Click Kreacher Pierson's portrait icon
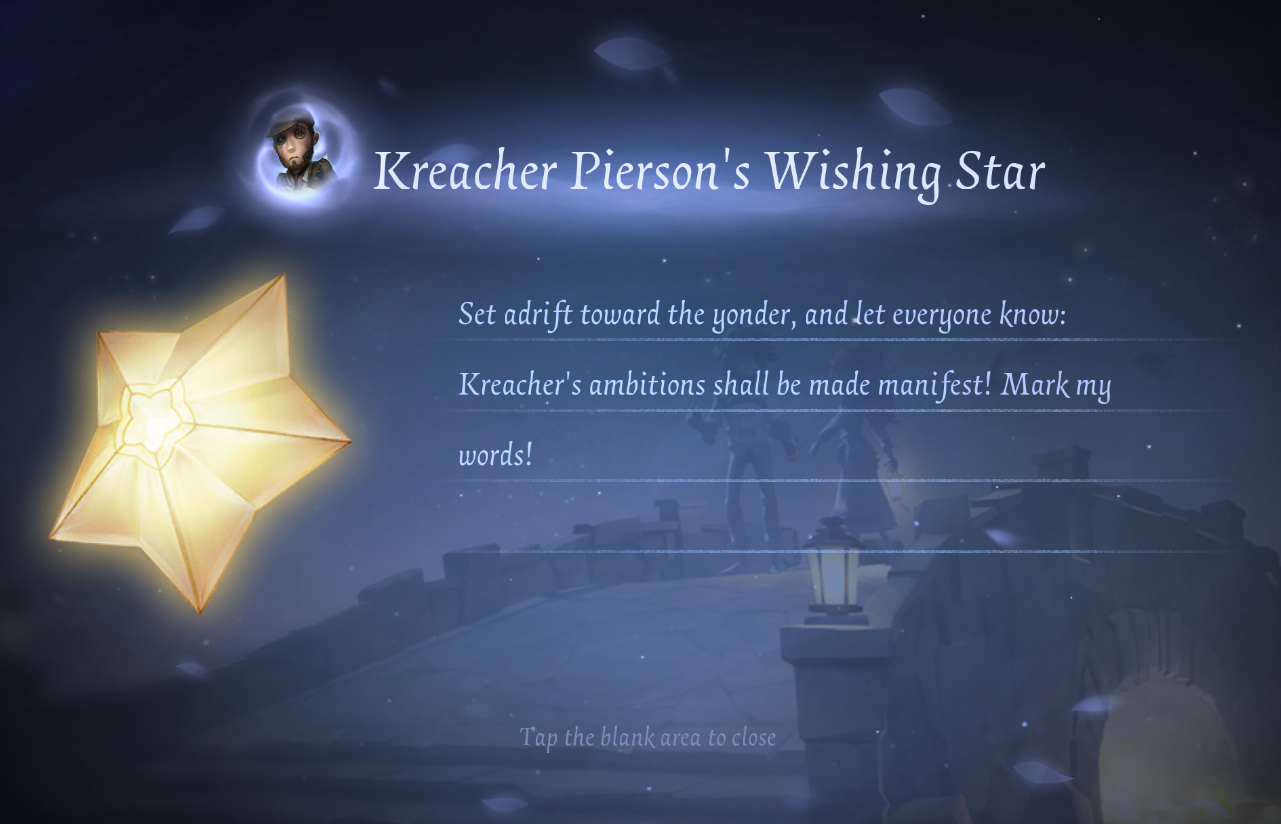1281x824 pixels. [x=299, y=152]
